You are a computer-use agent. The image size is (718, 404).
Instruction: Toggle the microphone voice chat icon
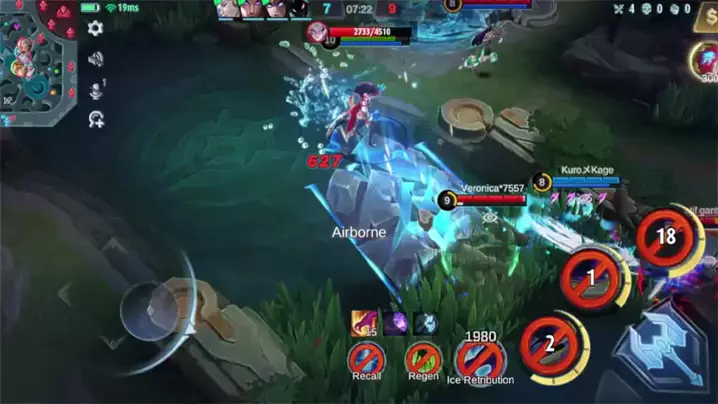[95, 90]
